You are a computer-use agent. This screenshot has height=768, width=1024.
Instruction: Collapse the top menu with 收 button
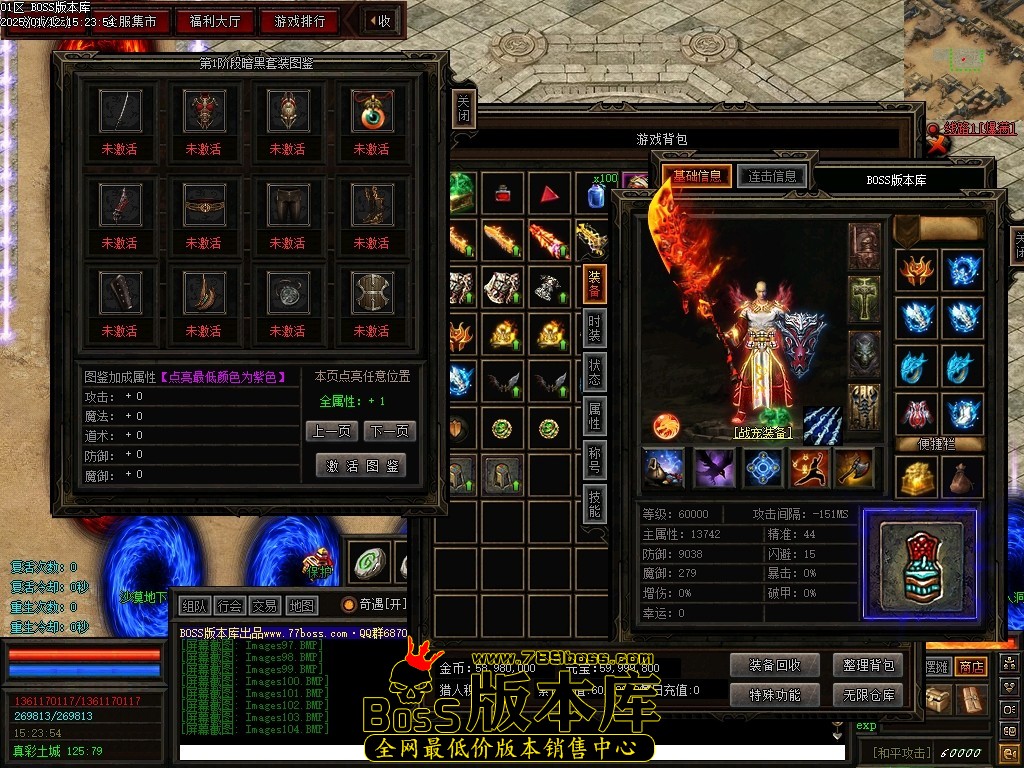380,21
